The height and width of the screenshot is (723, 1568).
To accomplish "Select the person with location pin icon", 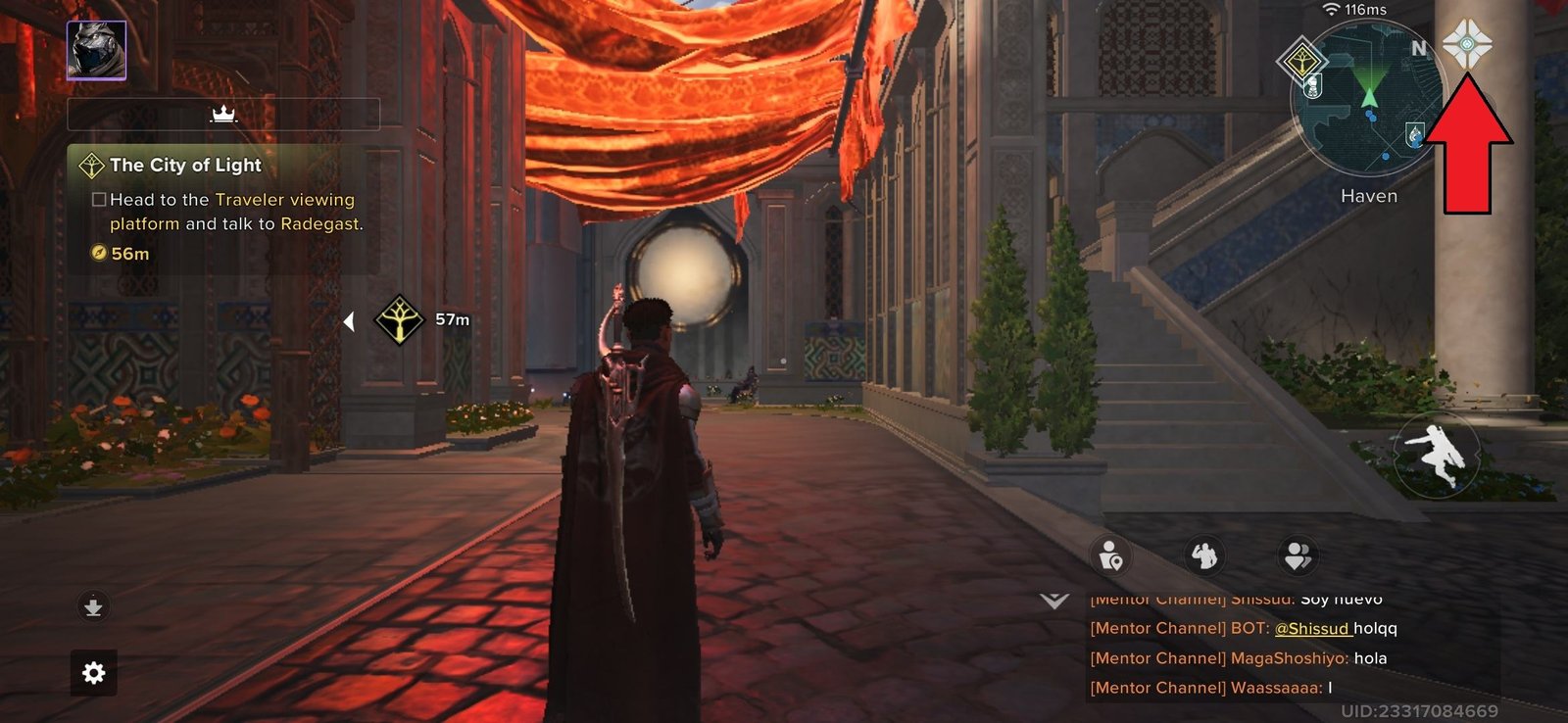I will pos(1110,556).
